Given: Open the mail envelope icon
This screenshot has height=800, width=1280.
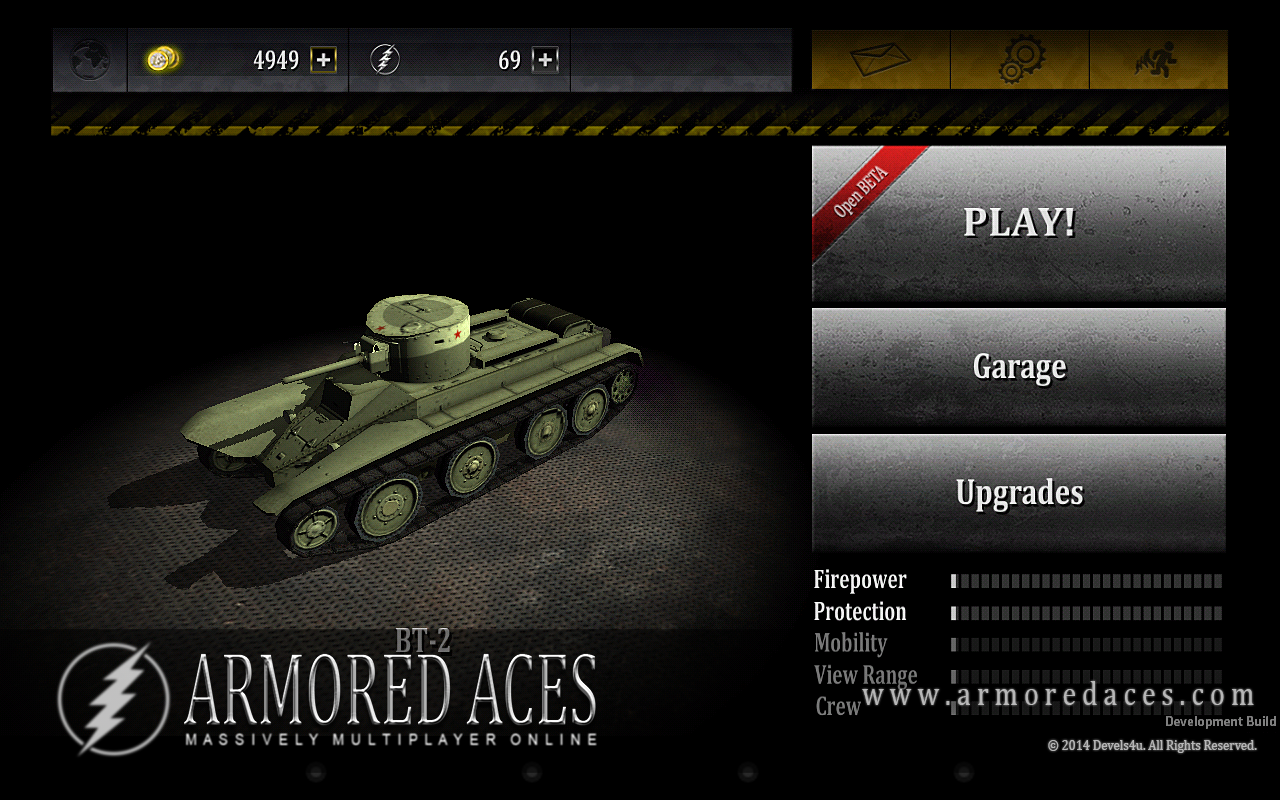Looking at the screenshot, I should (x=880, y=60).
